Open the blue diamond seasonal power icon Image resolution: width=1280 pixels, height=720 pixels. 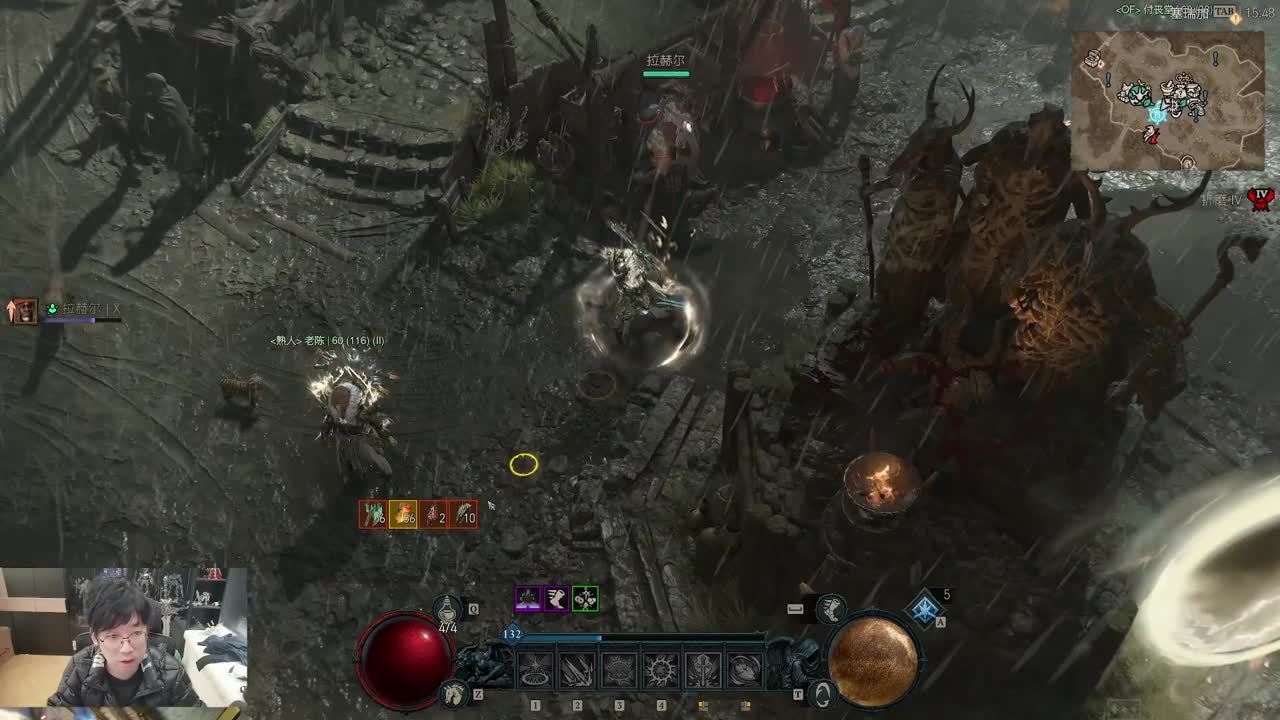tap(926, 608)
